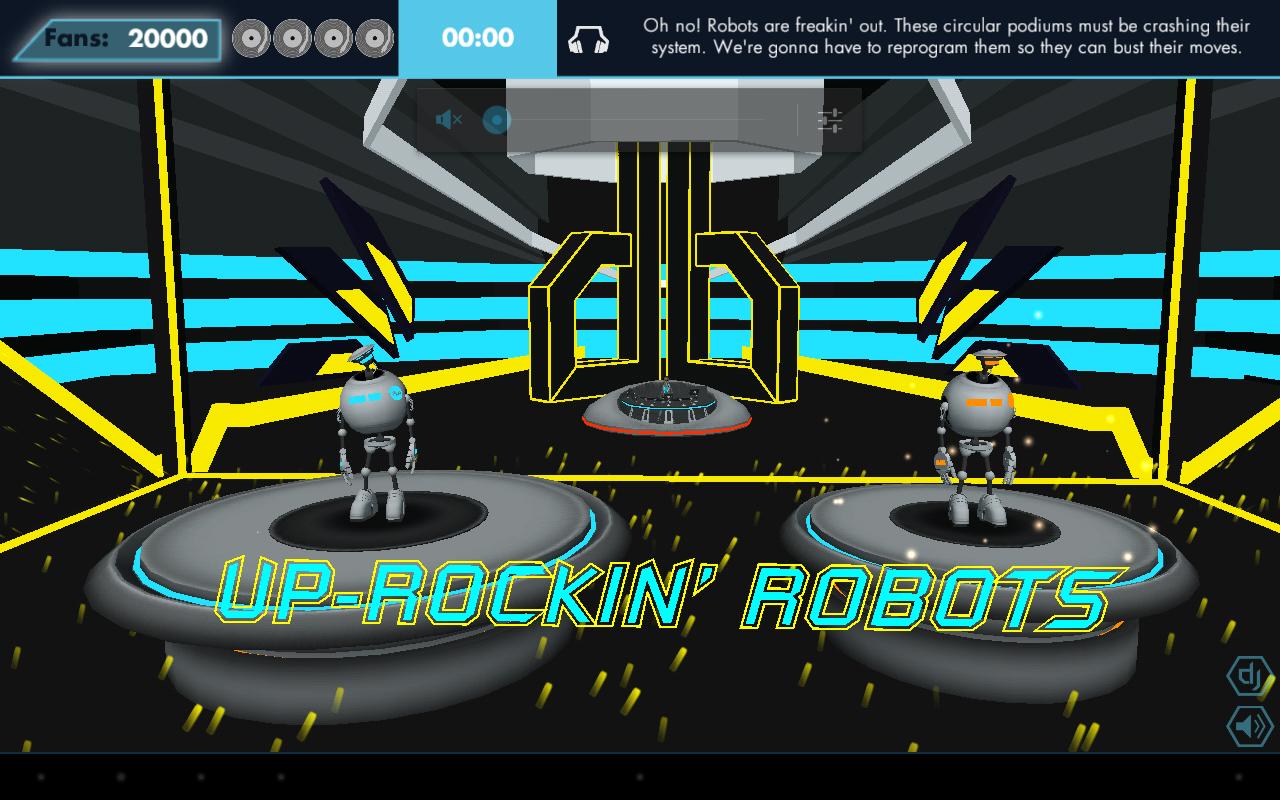Viewport: 1280px width, 800px height.
Task: Click the headphones icon beside the timer
Action: [589, 39]
